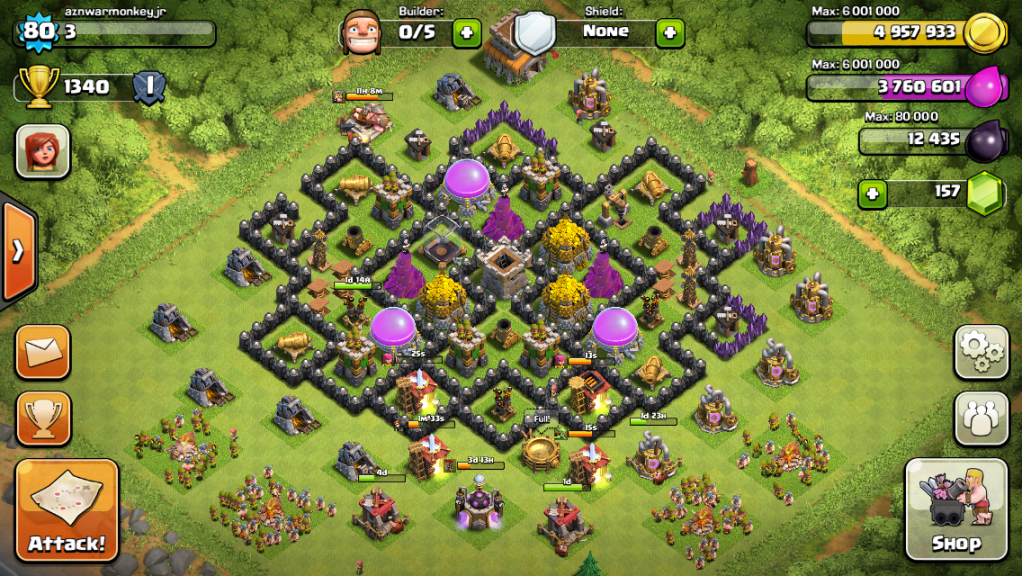Open the settings gears button
Viewport: 1022px width, 576px height.
click(981, 351)
